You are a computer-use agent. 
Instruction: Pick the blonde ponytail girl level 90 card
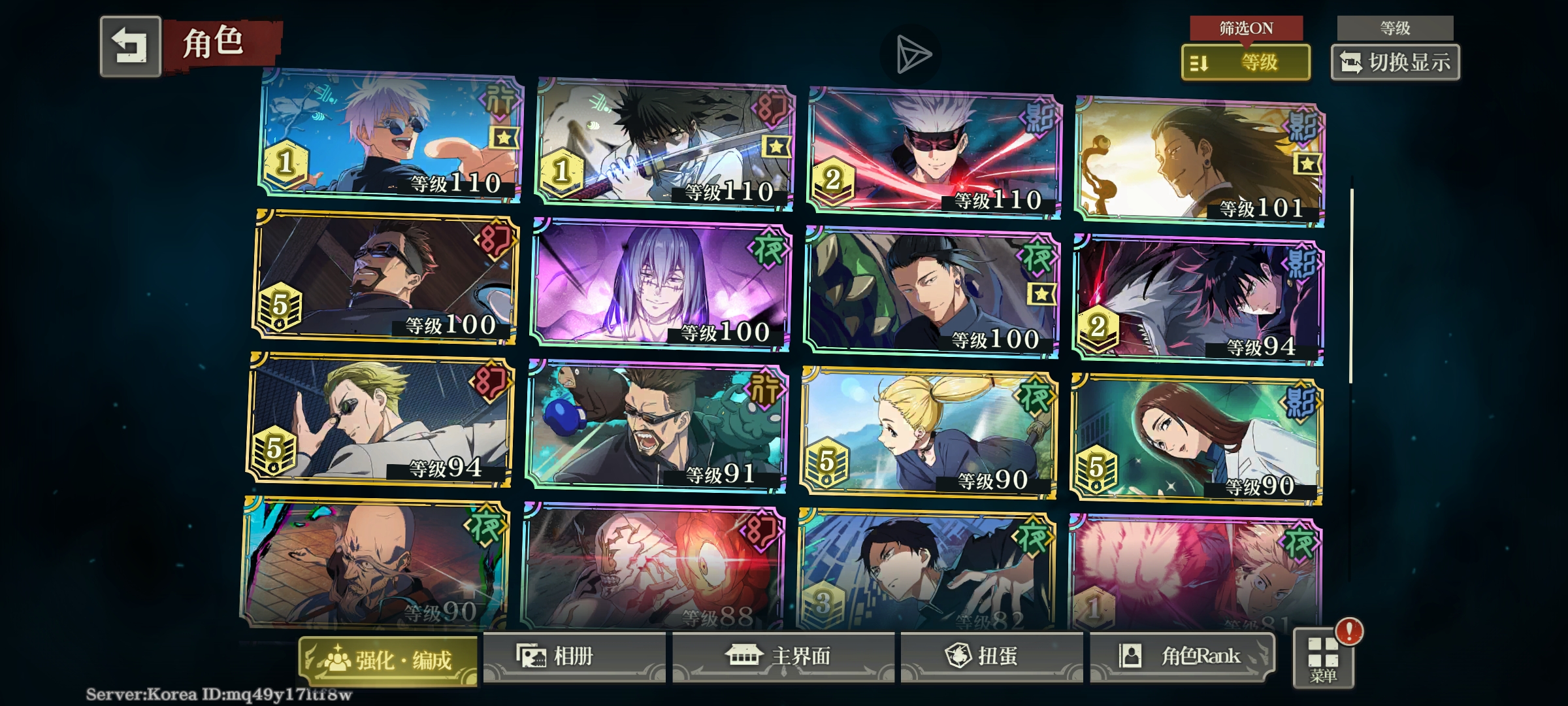pos(928,433)
